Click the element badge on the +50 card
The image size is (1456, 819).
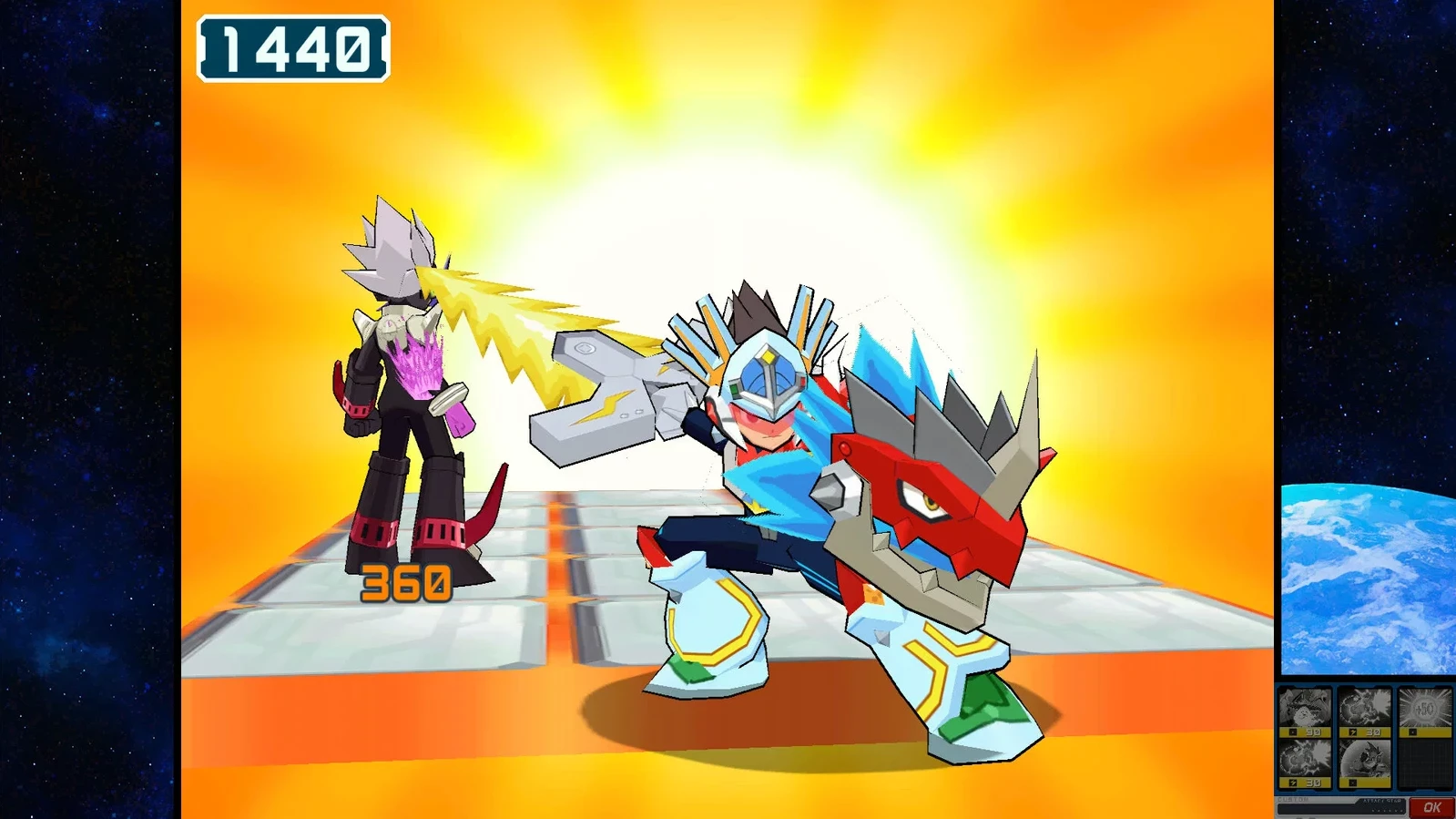point(1413,732)
